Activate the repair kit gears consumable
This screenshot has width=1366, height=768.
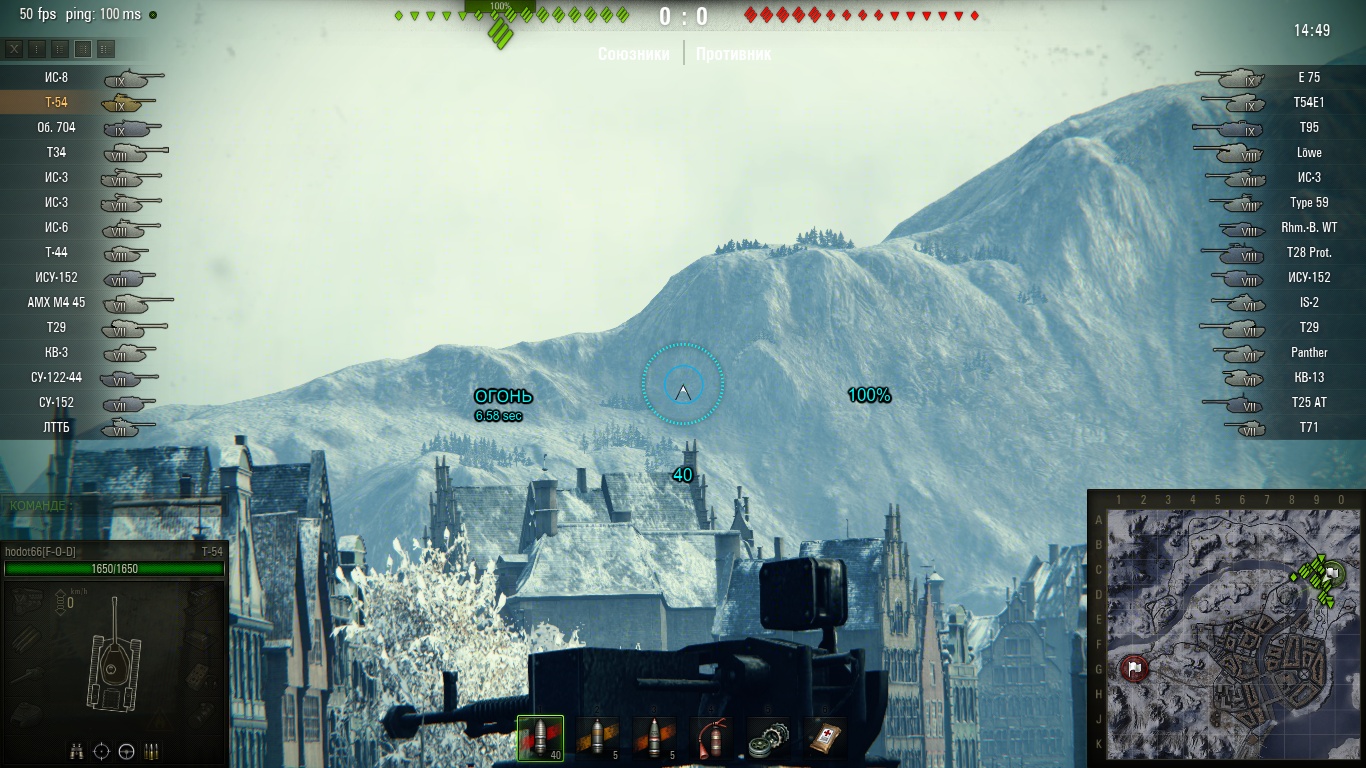click(x=768, y=738)
